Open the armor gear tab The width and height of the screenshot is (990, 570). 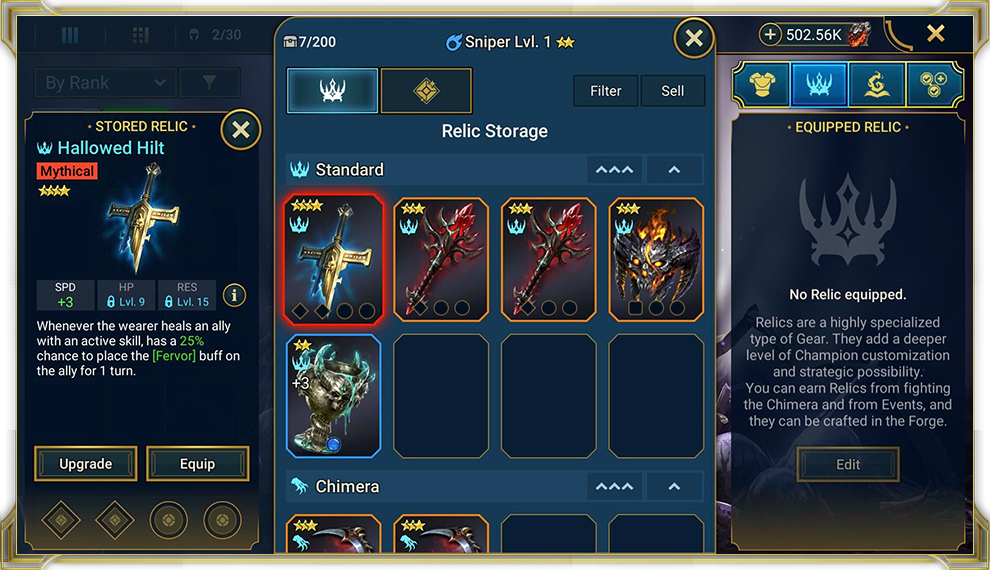click(x=761, y=85)
